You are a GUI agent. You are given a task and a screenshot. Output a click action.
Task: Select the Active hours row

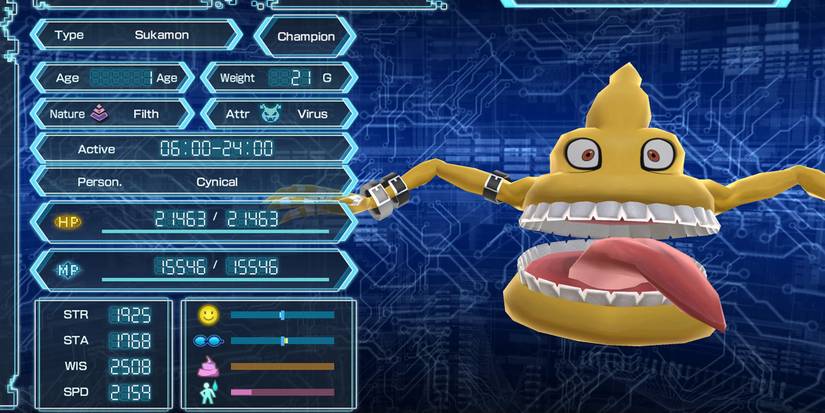[x=193, y=149]
